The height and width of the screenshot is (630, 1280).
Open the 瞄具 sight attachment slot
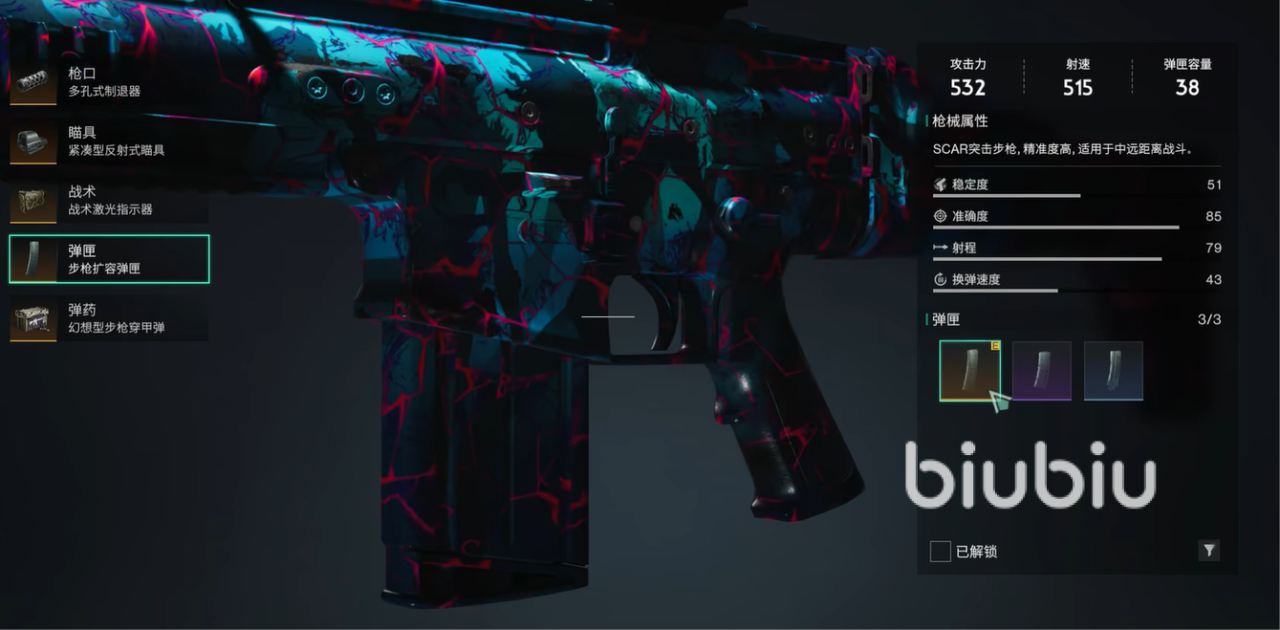(108, 141)
